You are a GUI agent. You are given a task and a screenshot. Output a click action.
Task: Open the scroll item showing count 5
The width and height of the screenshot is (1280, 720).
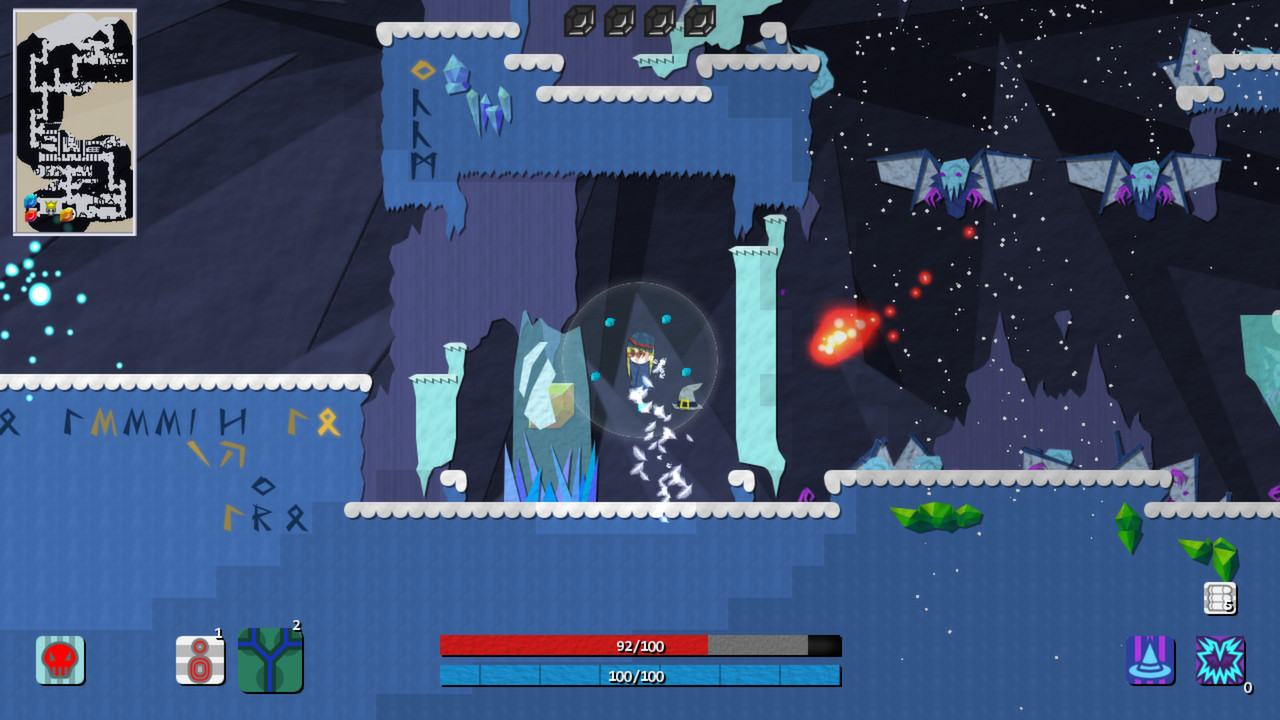pyautogui.click(x=1219, y=599)
